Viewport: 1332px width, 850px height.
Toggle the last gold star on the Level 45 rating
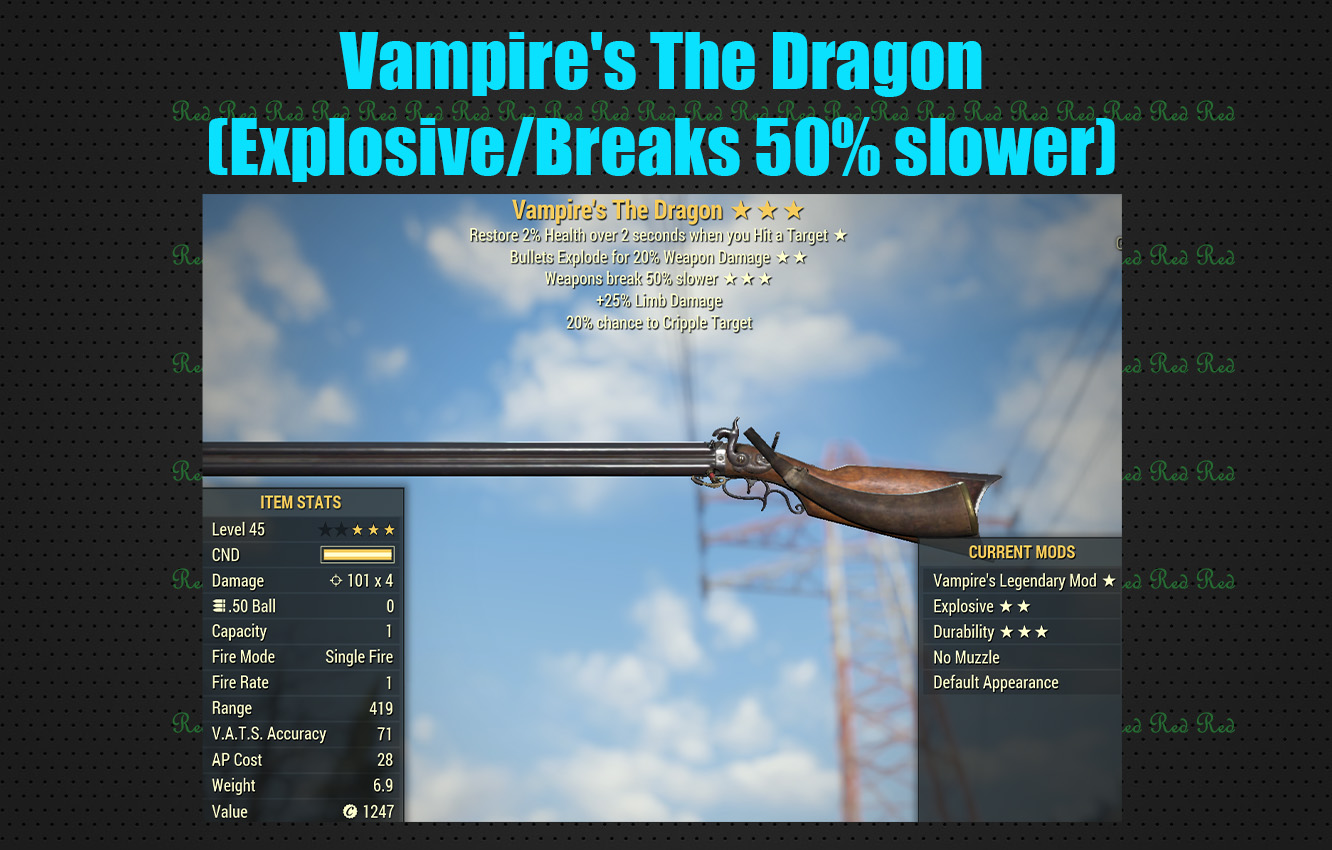click(x=389, y=530)
